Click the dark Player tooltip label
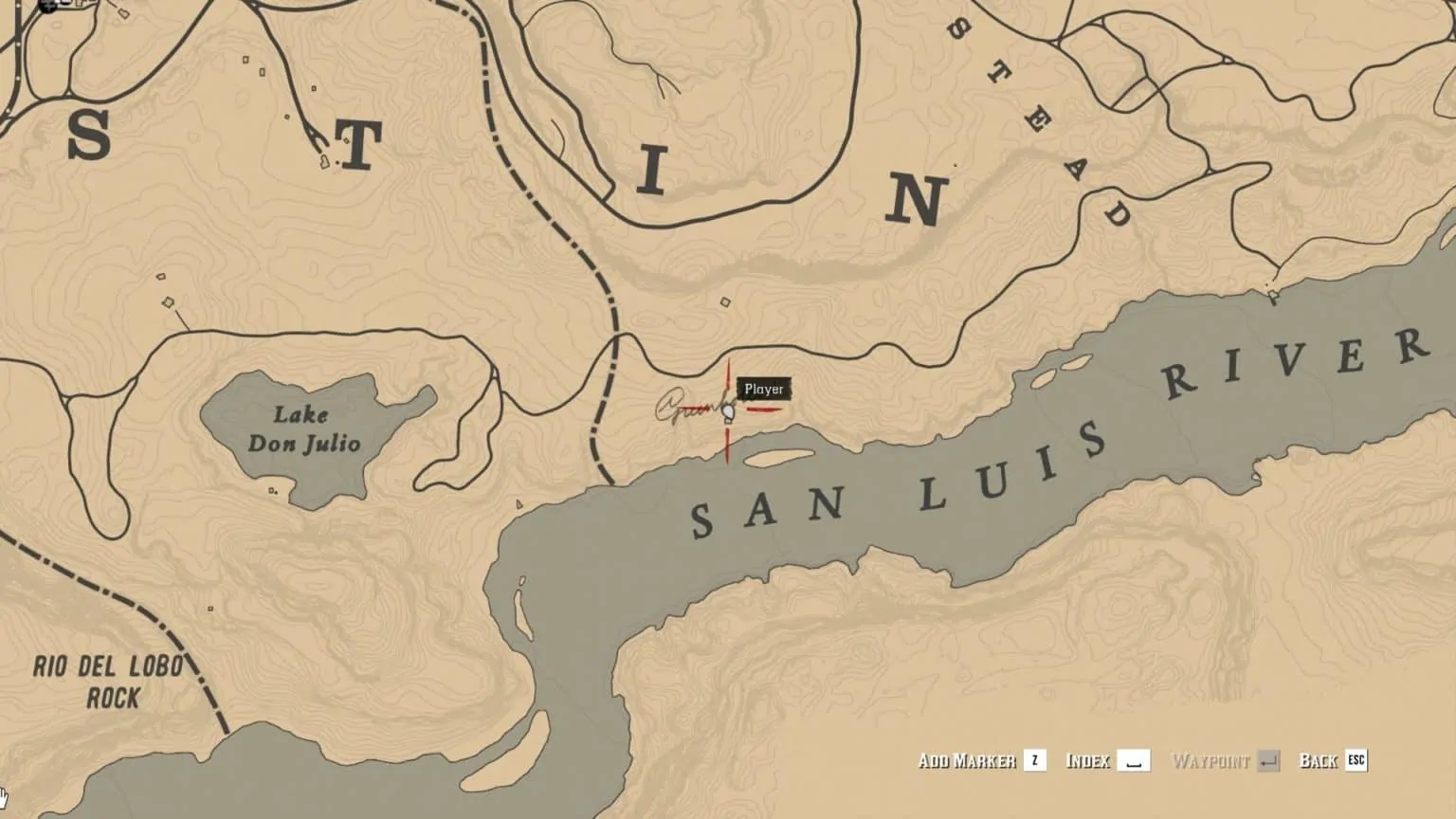This screenshot has width=1456, height=819. point(763,388)
